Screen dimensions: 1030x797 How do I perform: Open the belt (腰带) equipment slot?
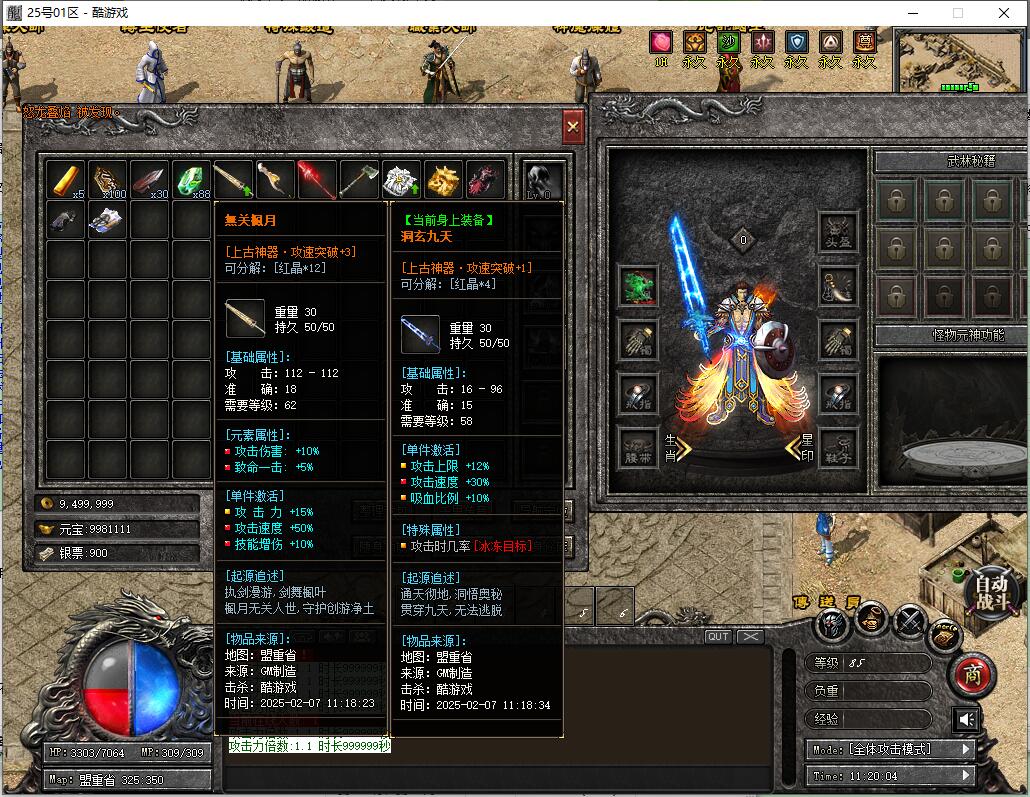pos(637,447)
